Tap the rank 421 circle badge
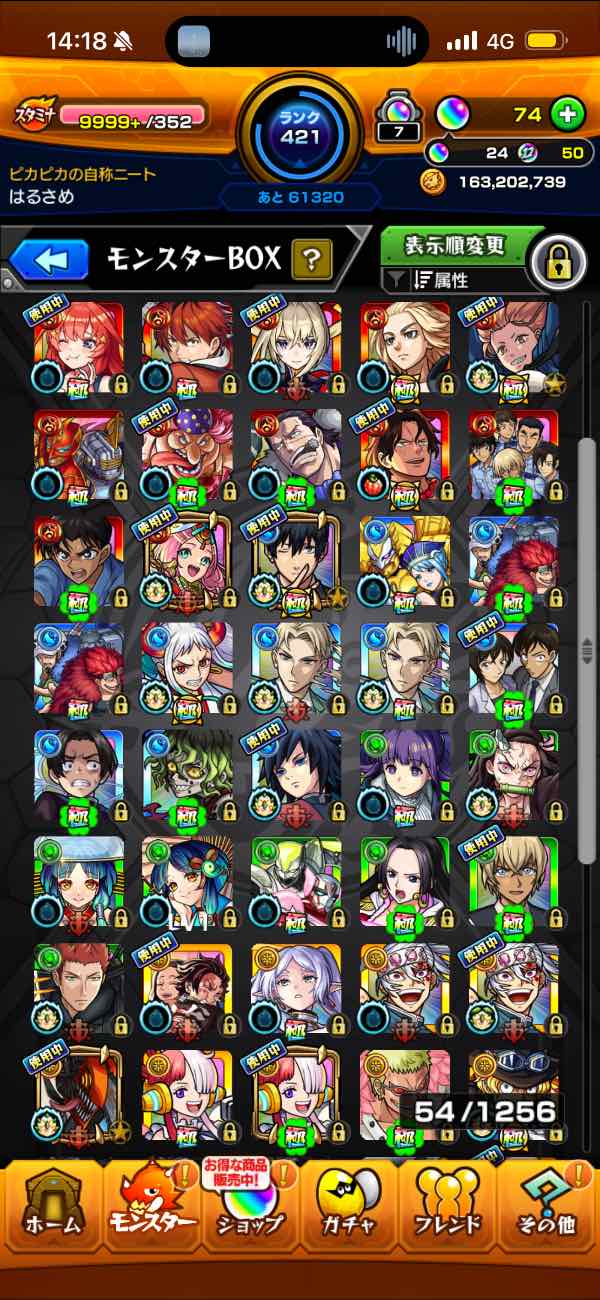This screenshot has width=600, height=1300. [300, 130]
